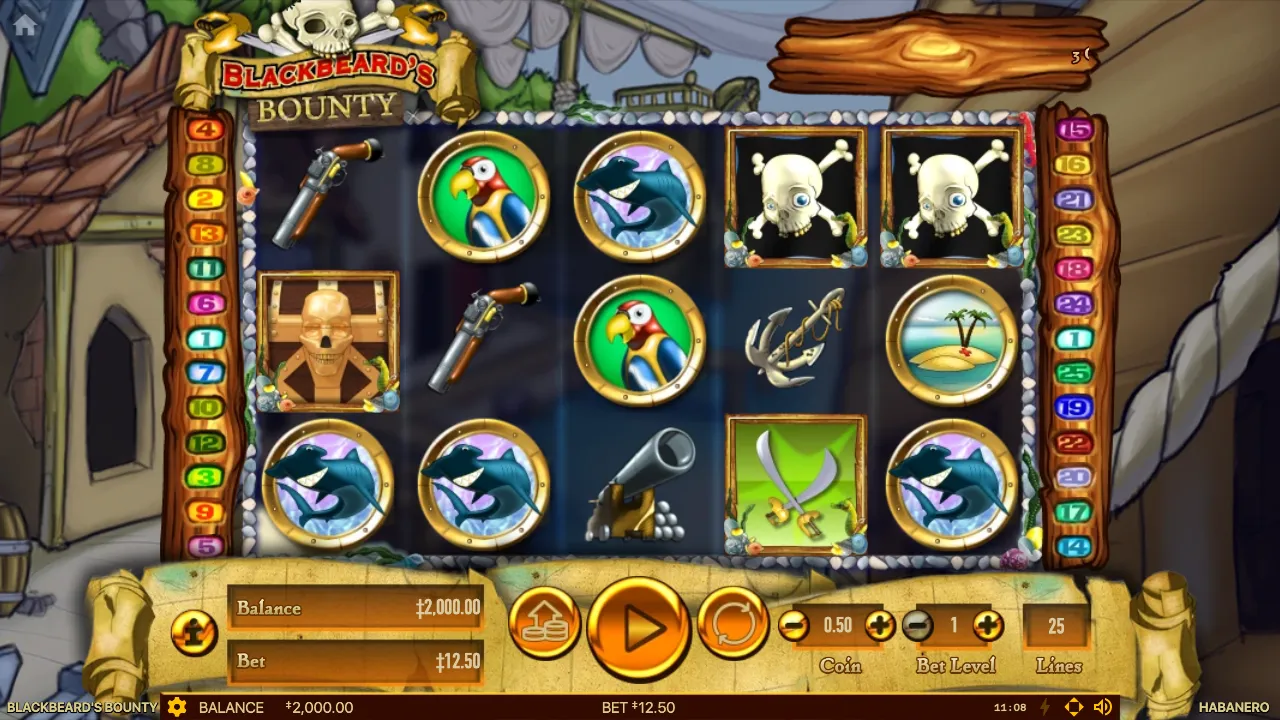Viewport: 1280px width, 720px height.
Task: Enable fullscreen with the diamond expand icon
Action: click(1075, 708)
